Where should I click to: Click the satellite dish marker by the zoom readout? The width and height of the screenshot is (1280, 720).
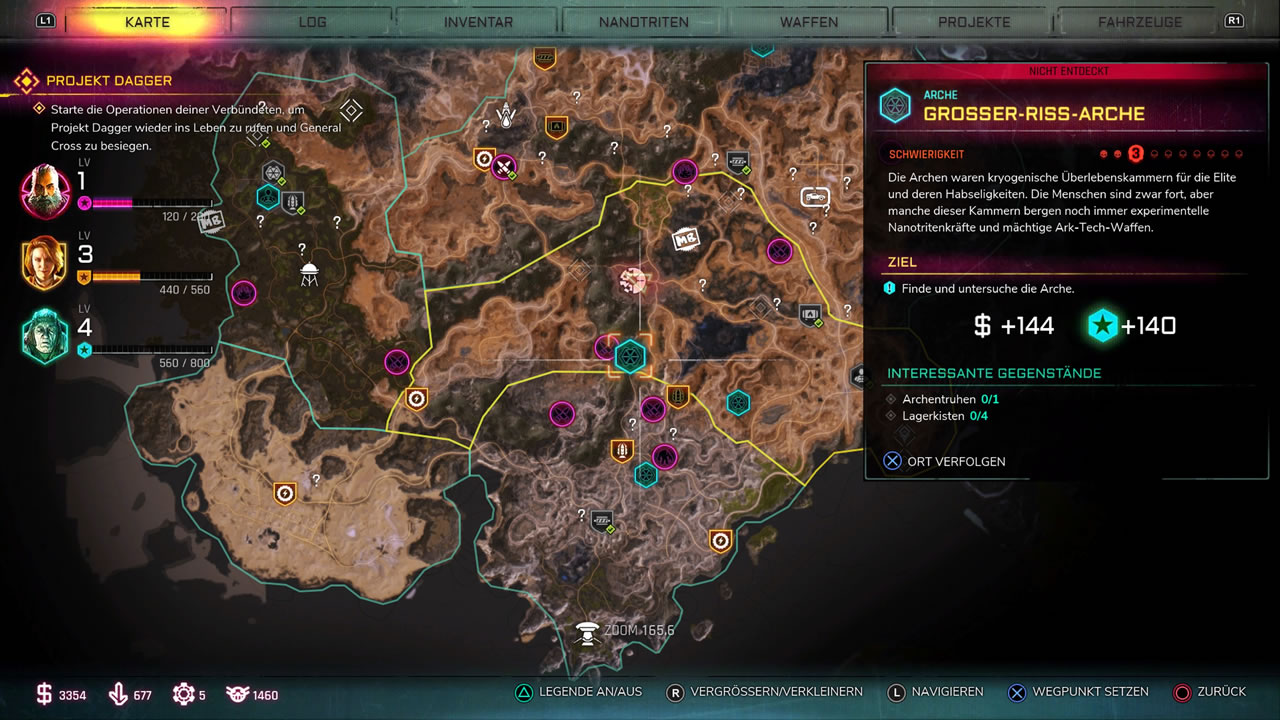[588, 632]
